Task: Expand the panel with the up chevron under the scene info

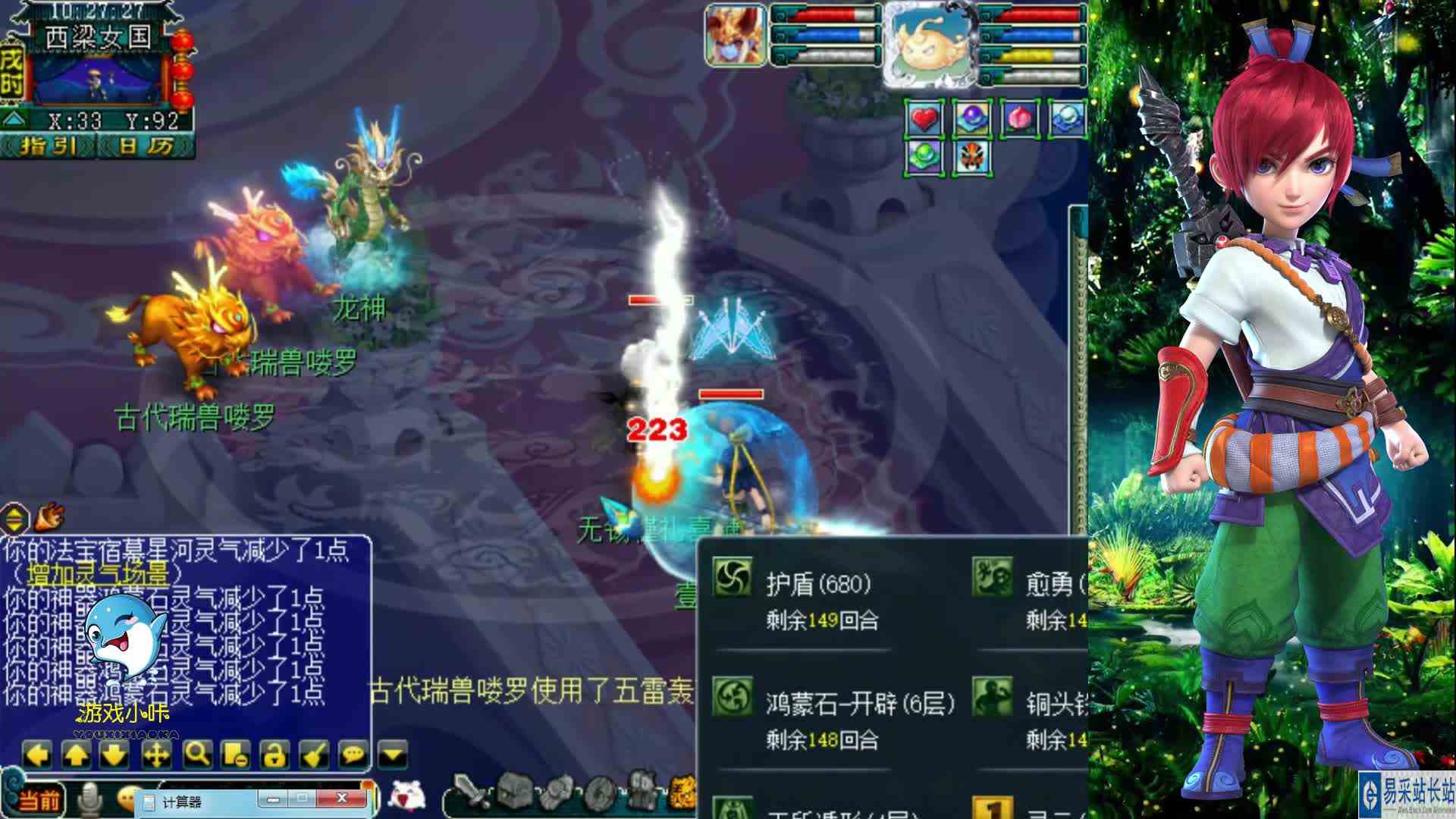Action: (x=11, y=119)
